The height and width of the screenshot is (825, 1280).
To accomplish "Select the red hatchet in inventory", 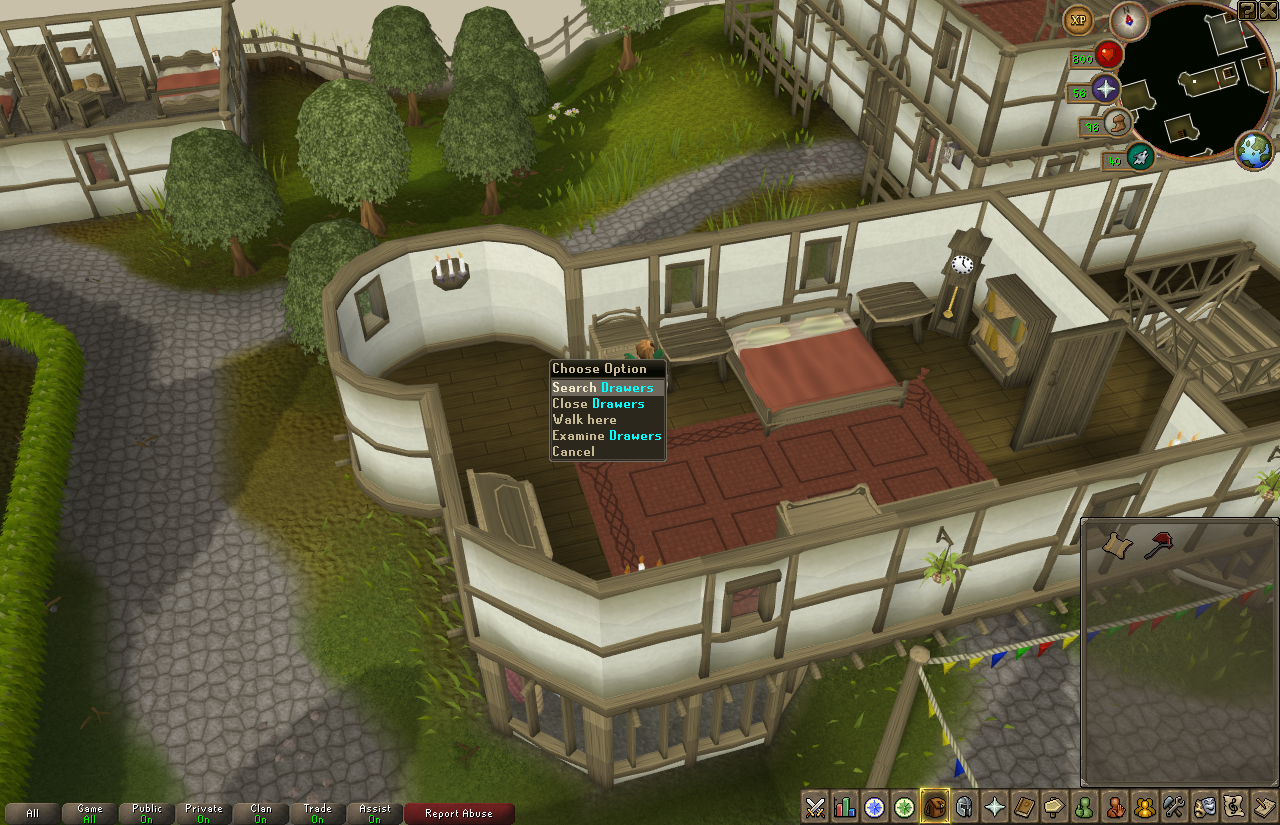I will pyautogui.click(x=1159, y=544).
